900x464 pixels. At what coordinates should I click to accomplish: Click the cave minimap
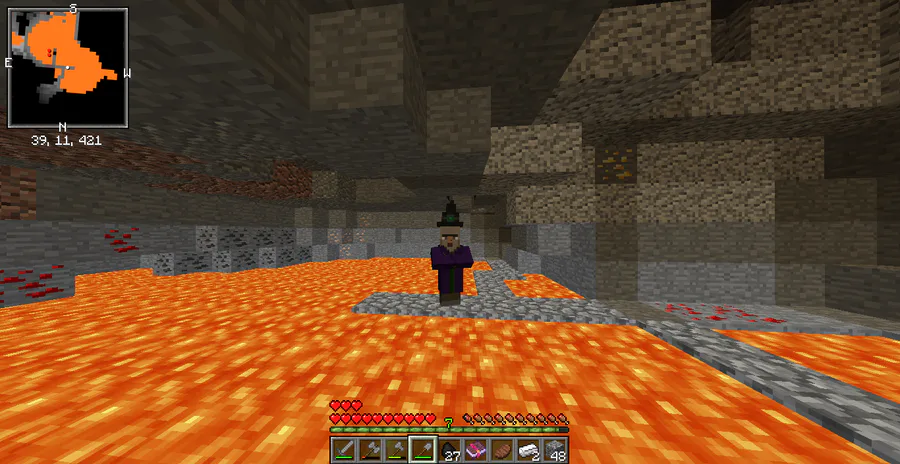click(x=68, y=66)
